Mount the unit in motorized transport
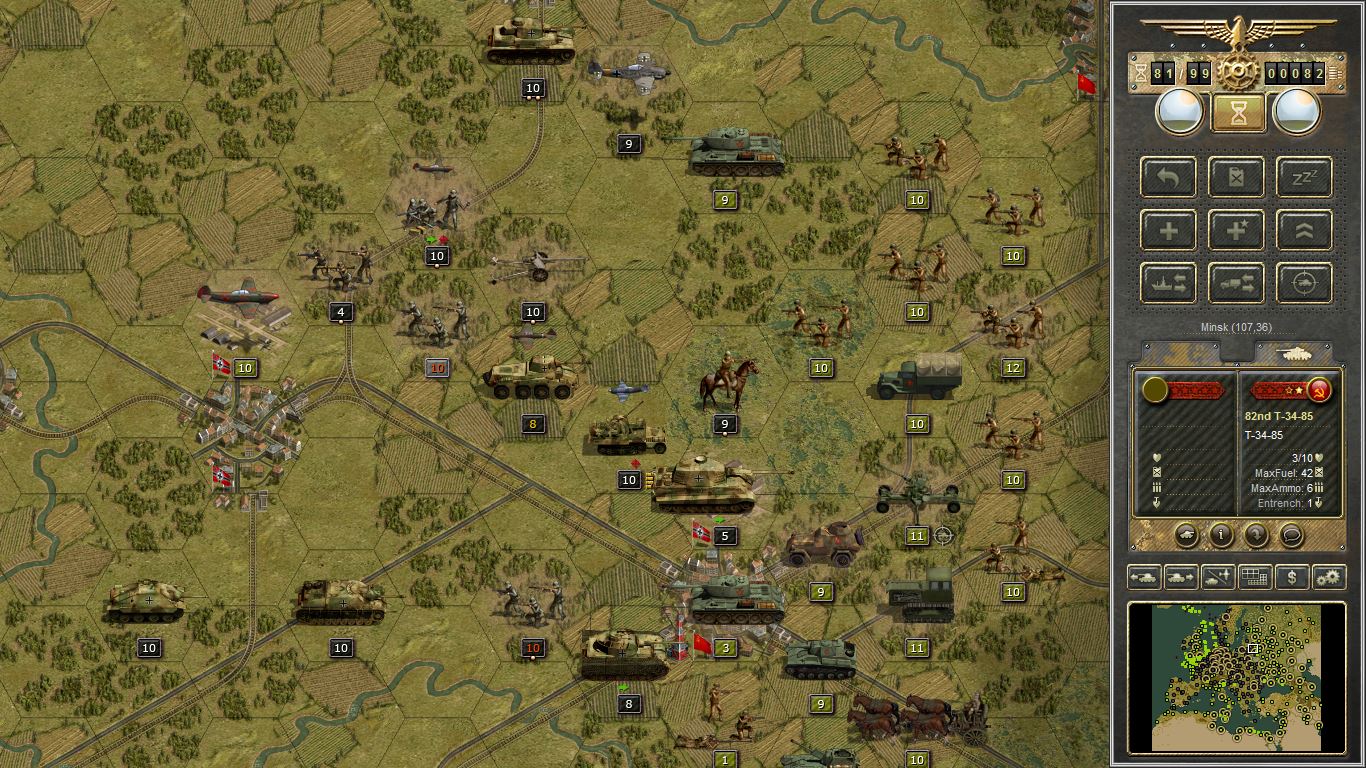The image size is (1366, 768). point(1236,283)
